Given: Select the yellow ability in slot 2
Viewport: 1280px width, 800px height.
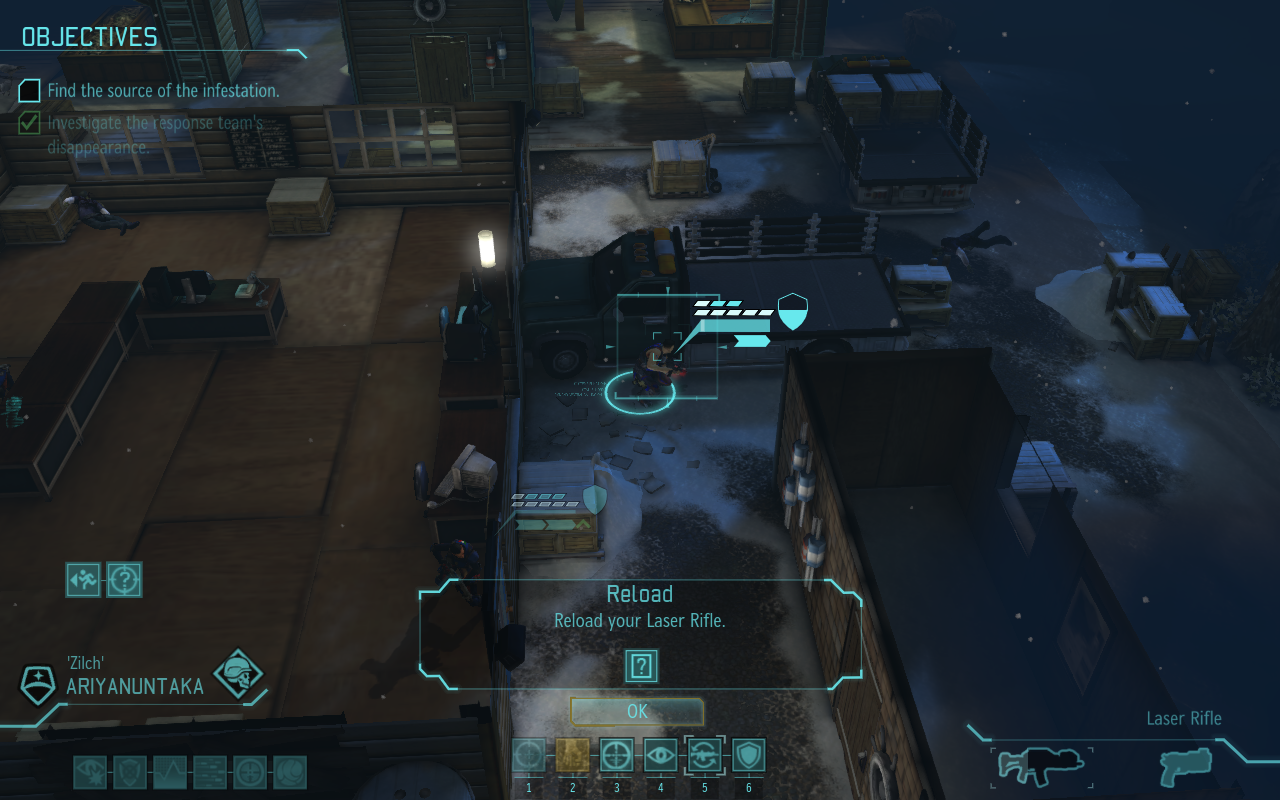Looking at the screenshot, I should [572, 755].
